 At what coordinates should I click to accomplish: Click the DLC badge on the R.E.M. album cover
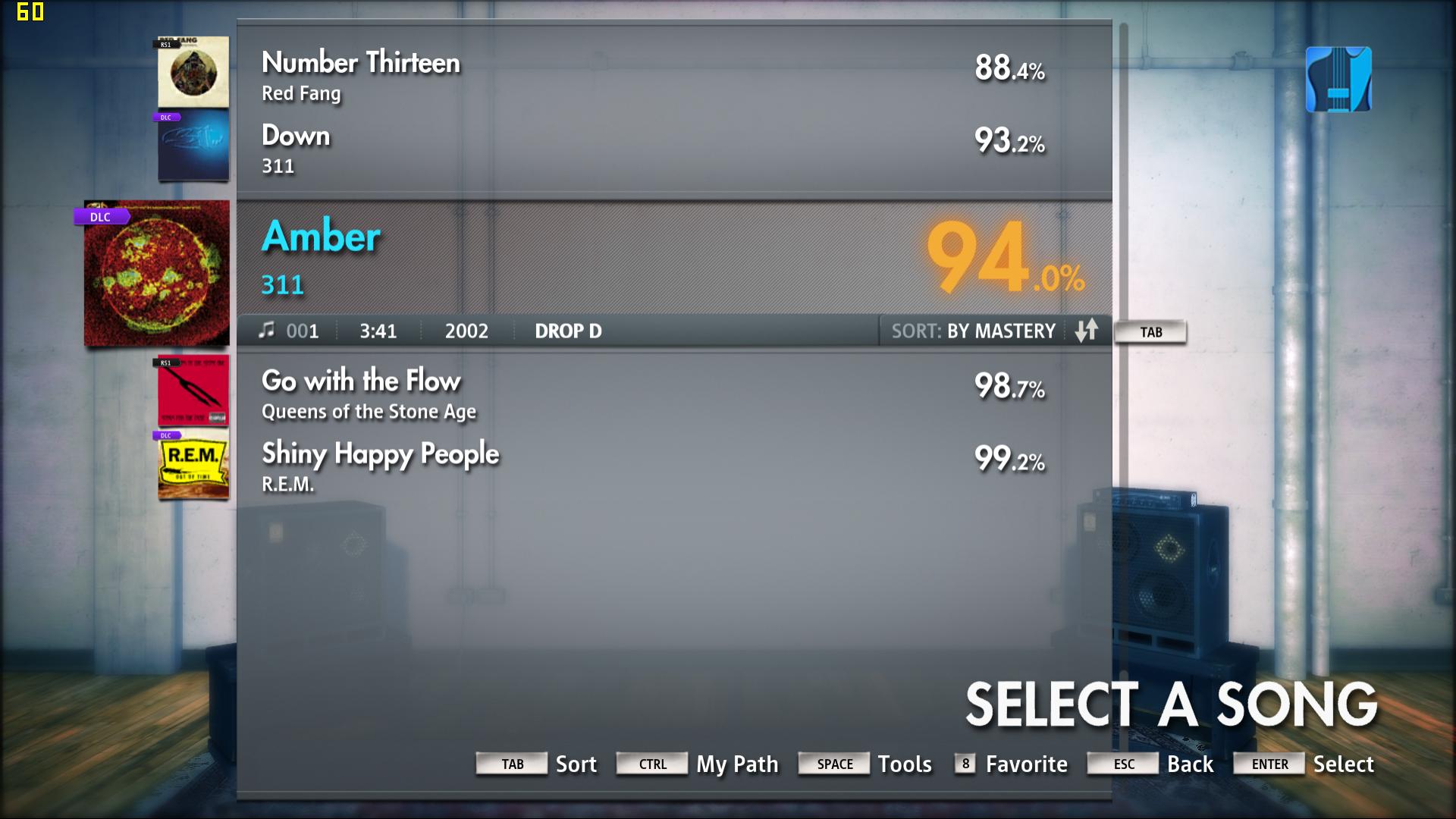168,436
